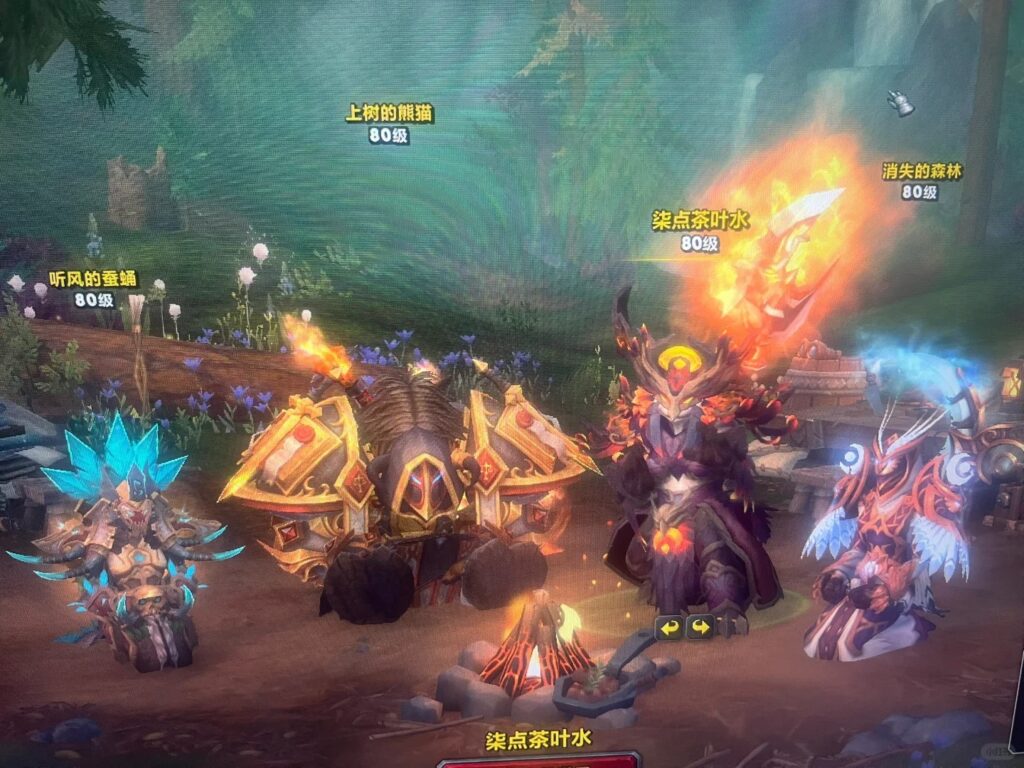1024x768 pixels.
Task: Rotate the selected character left
Action: [x=669, y=628]
